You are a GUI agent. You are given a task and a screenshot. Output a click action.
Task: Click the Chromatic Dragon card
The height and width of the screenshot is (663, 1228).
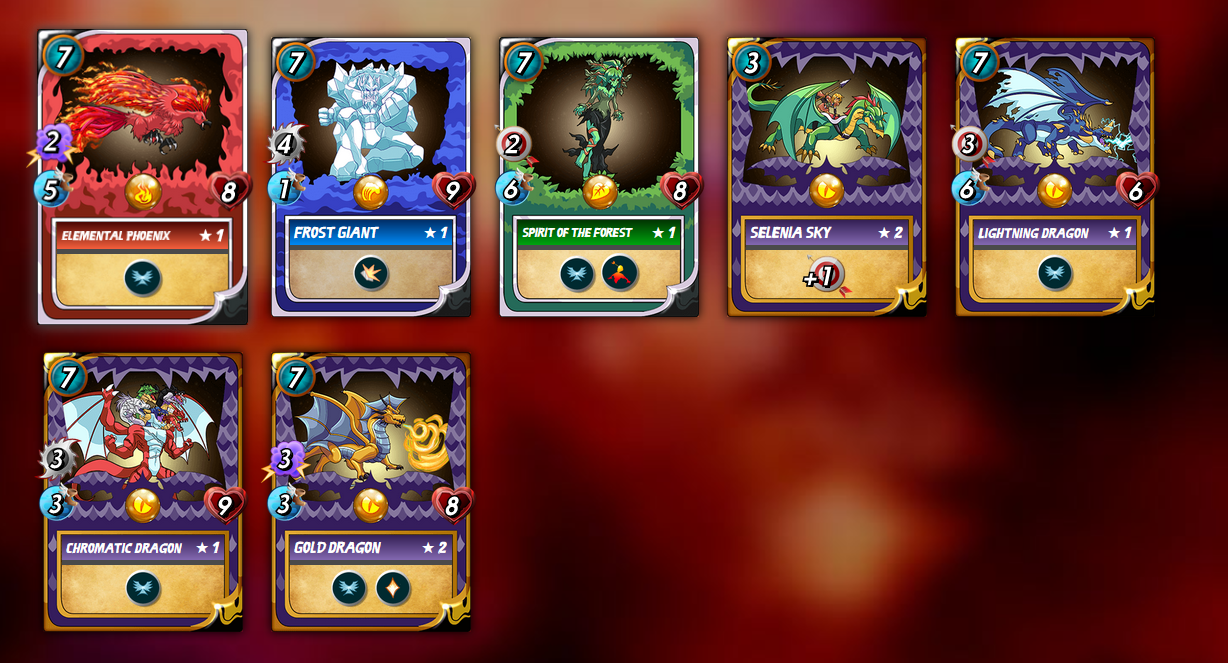point(142,491)
